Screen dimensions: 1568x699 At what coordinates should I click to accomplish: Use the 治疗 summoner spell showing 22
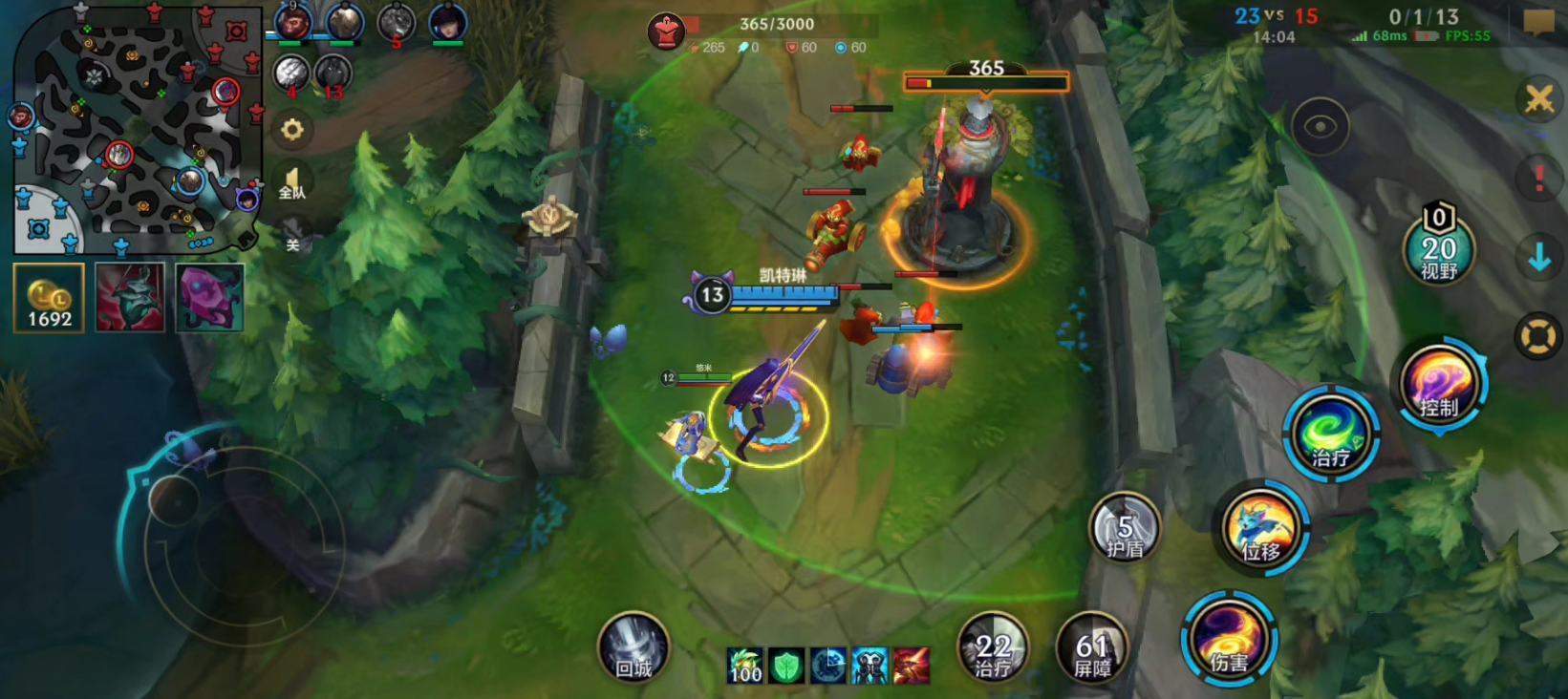coord(993,648)
